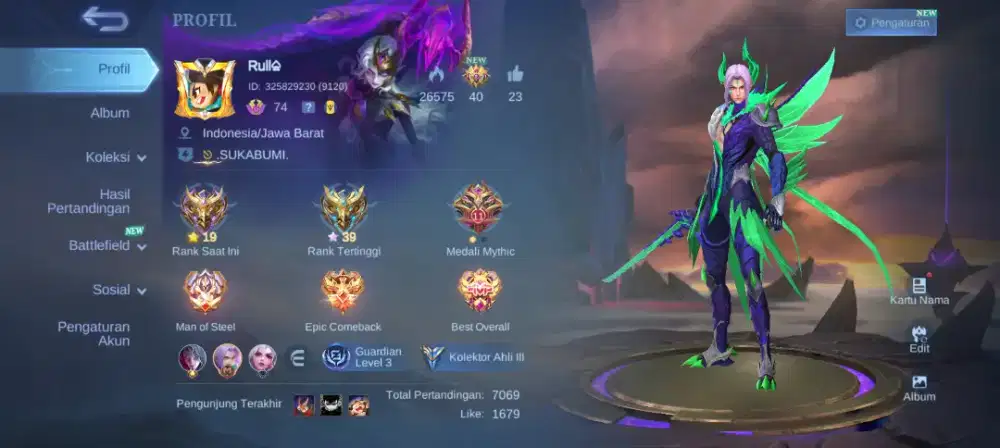The image size is (1000, 448).
Task: Select the Profil tab
Action: [x=113, y=69]
